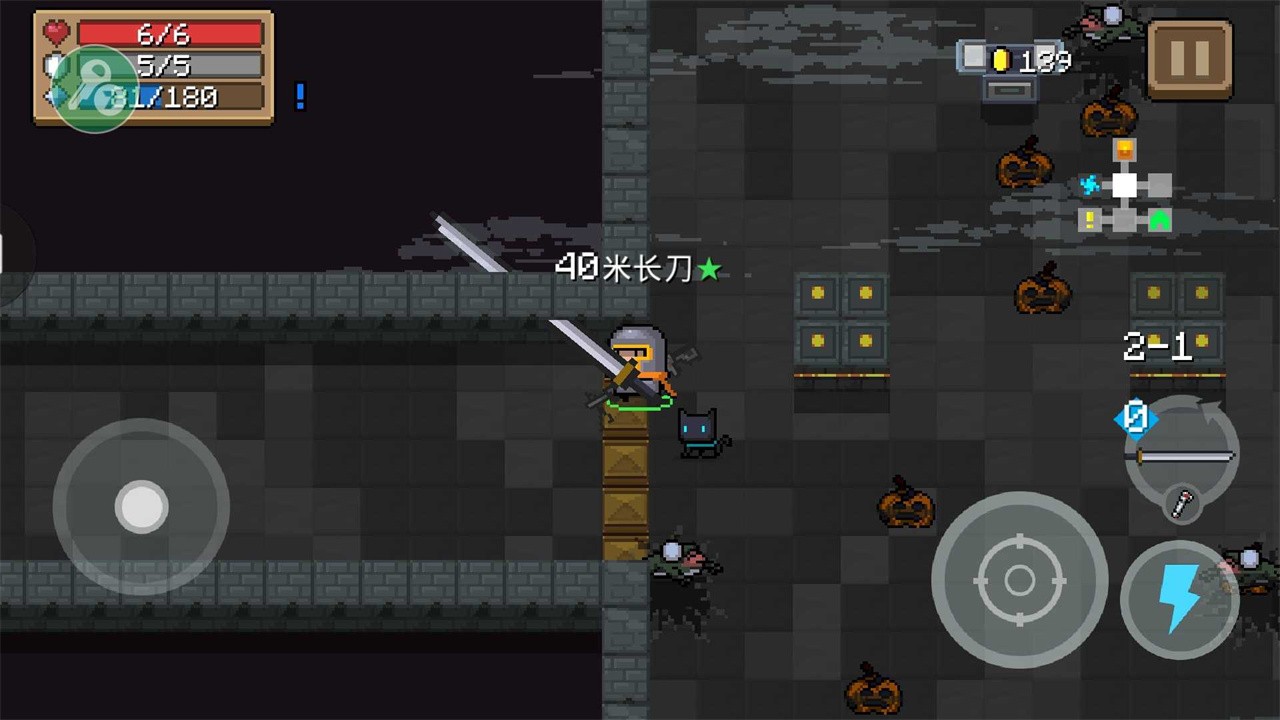Pause the game with the pause button

(1189, 59)
